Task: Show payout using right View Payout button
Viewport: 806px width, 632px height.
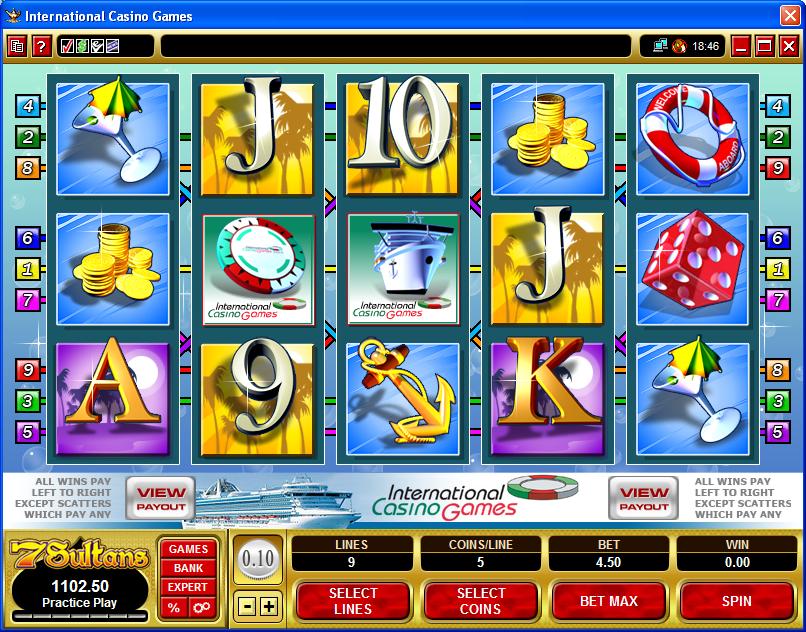Action: [x=644, y=498]
